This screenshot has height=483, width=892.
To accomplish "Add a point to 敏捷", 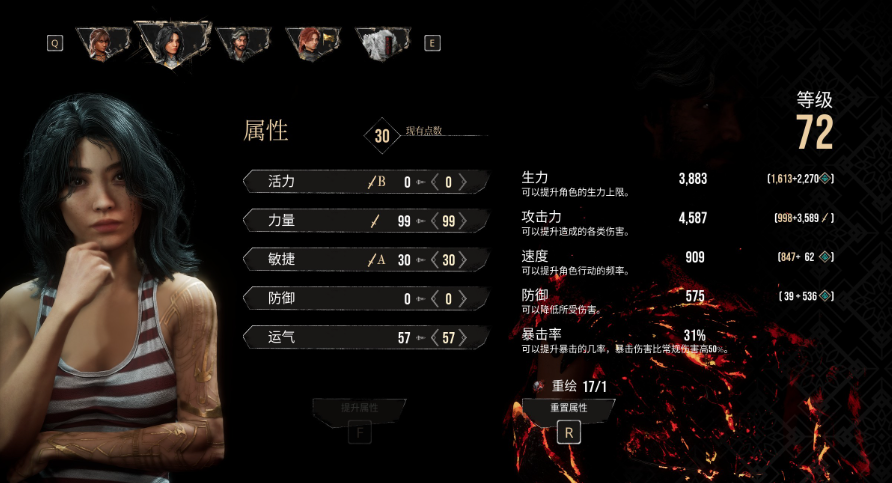I will pos(462,260).
